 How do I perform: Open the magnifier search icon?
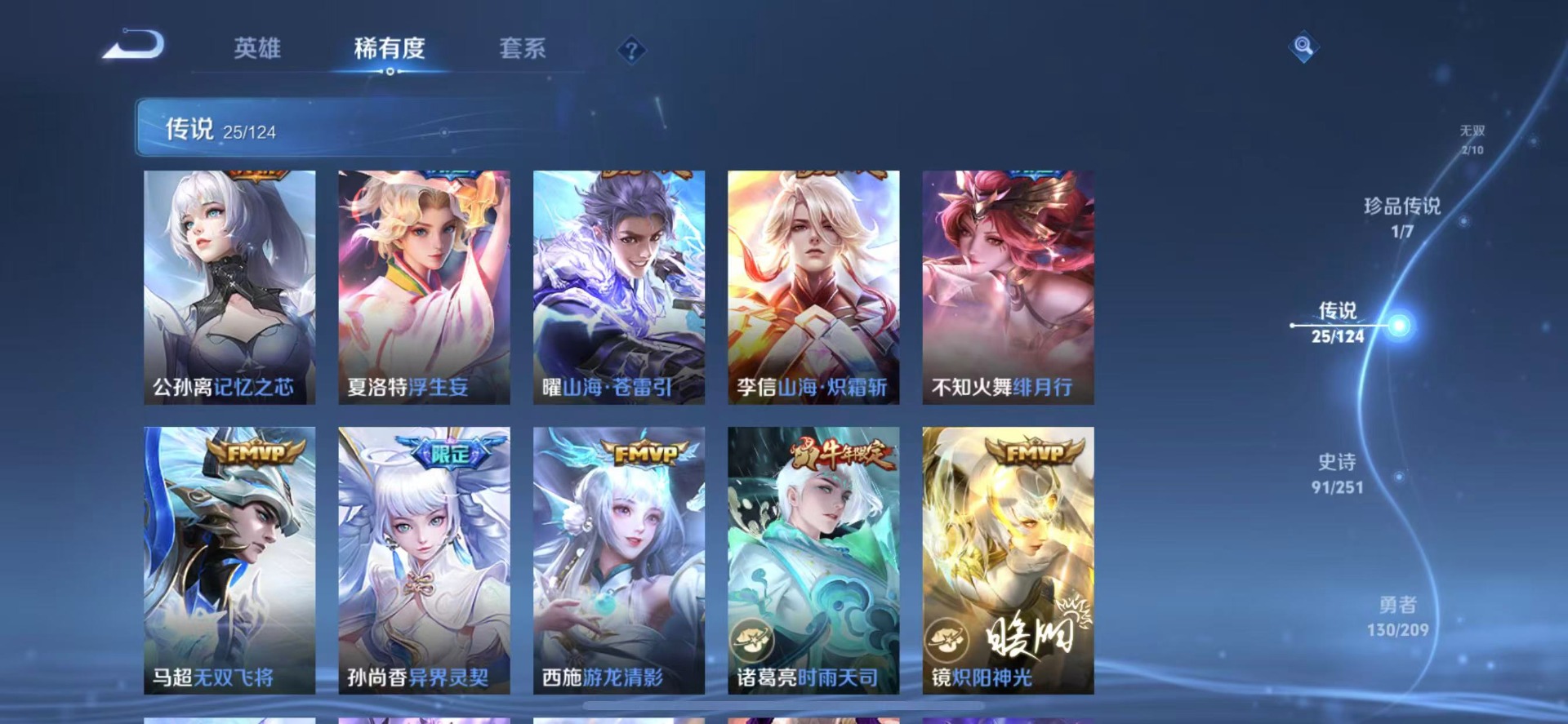pyautogui.click(x=1303, y=47)
